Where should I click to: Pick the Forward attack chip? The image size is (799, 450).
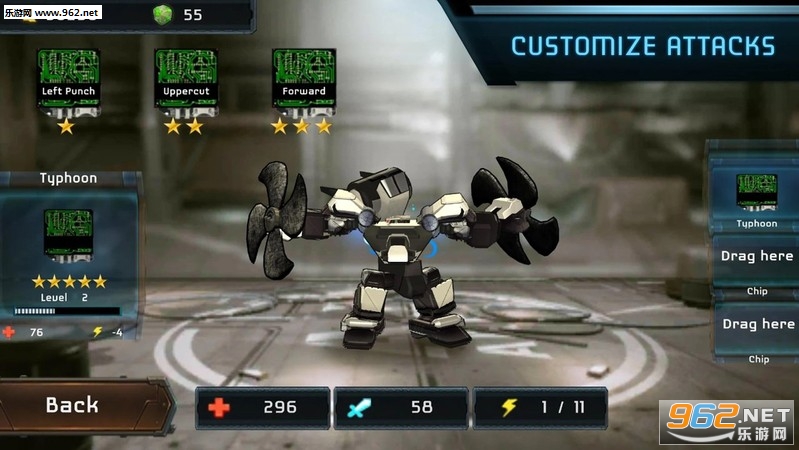303,80
